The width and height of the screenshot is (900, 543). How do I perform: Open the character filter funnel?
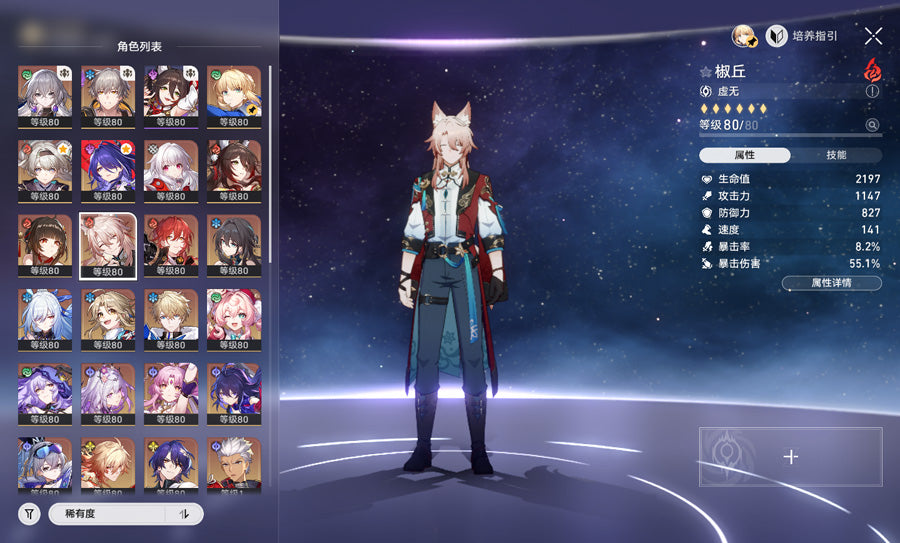click(x=30, y=514)
